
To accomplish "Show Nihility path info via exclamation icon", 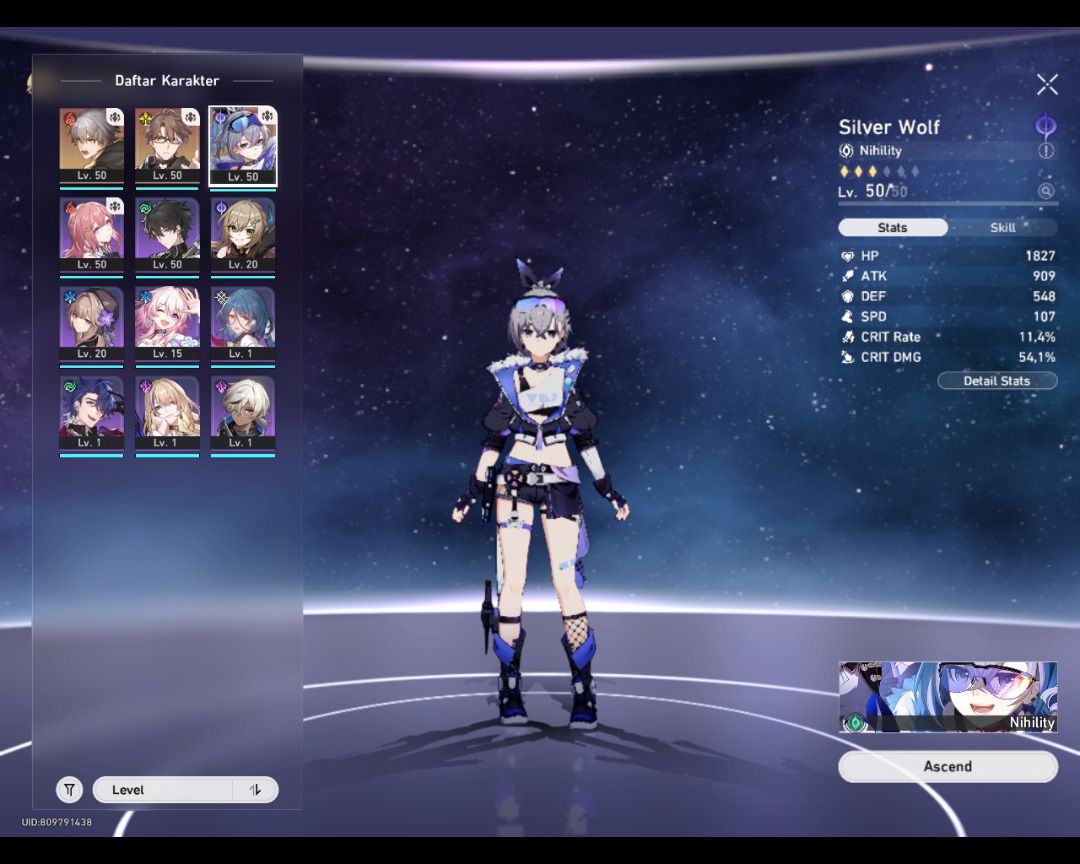I will click(1046, 151).
